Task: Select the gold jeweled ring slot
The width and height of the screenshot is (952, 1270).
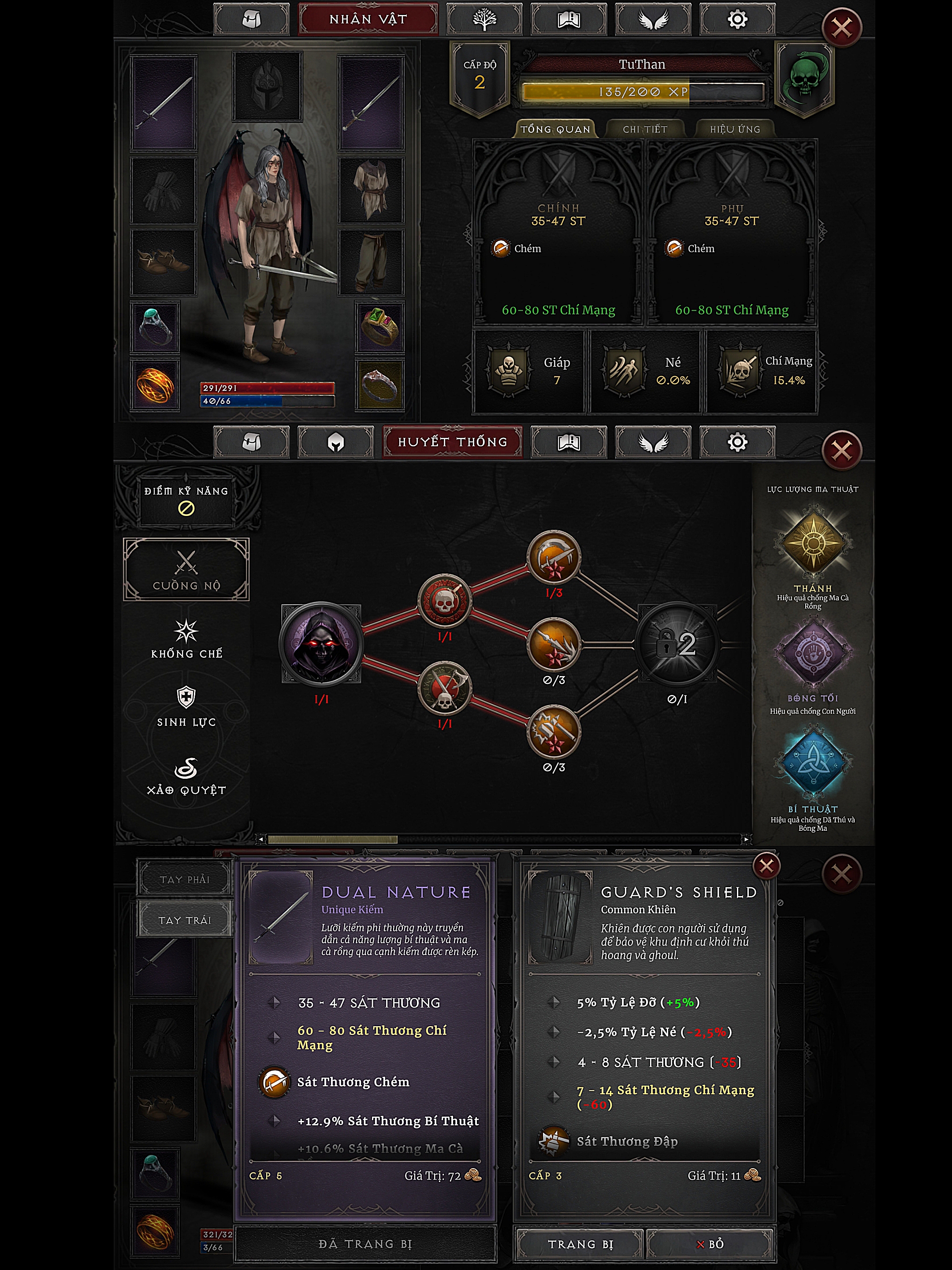Action: point(379,327)
